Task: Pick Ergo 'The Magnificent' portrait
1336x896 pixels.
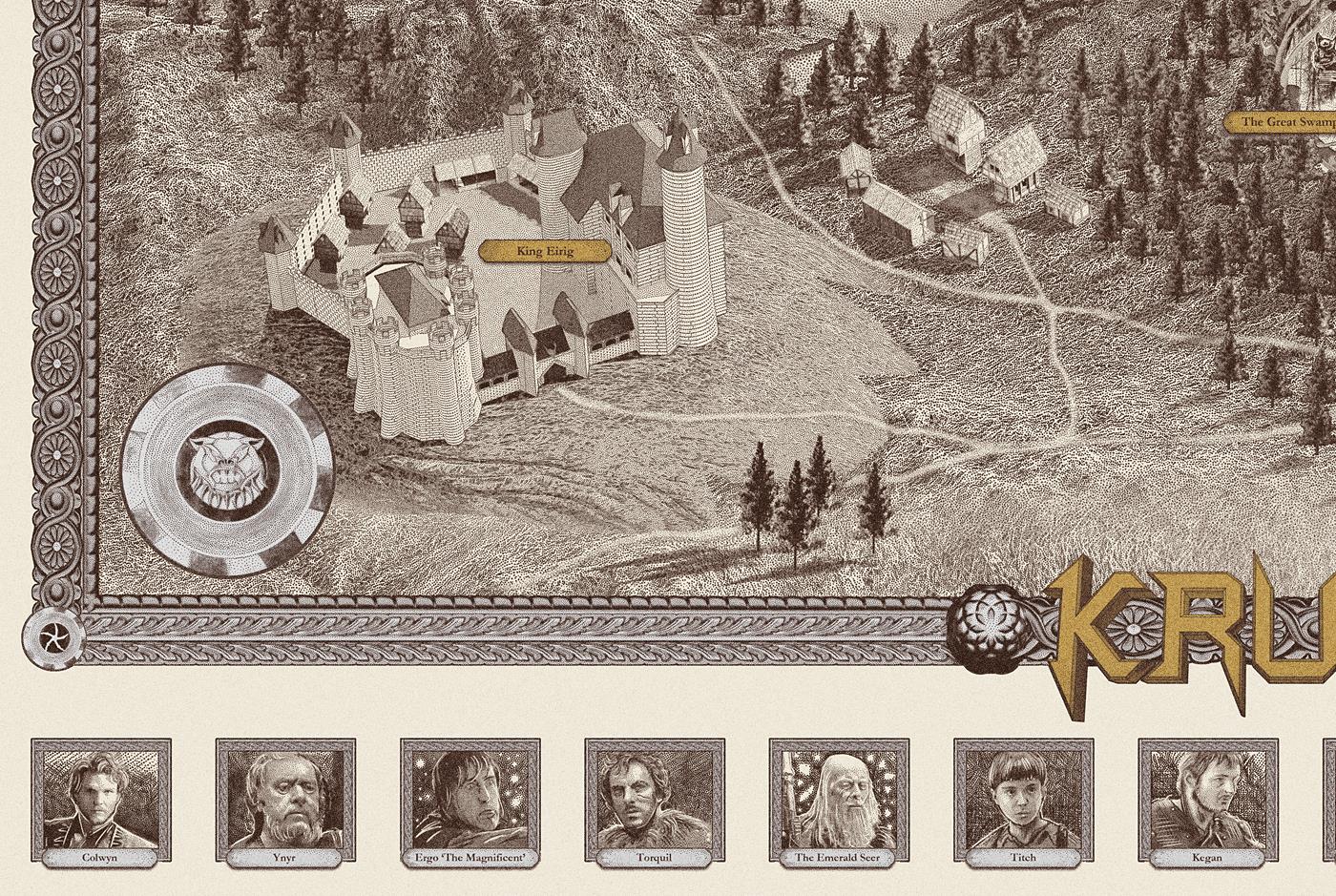Action: click(x=470, y=800)
